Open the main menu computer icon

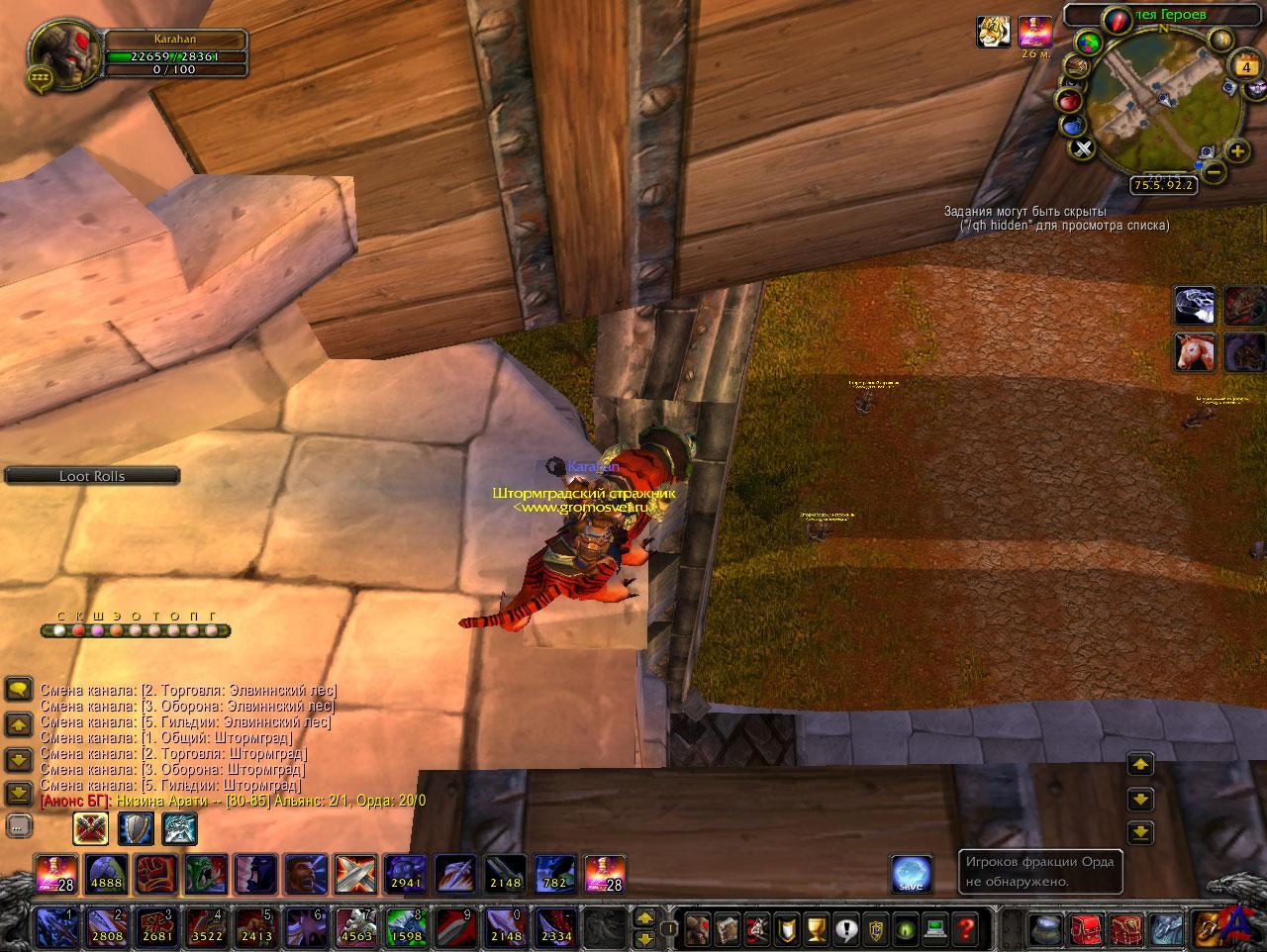point(935,930)
